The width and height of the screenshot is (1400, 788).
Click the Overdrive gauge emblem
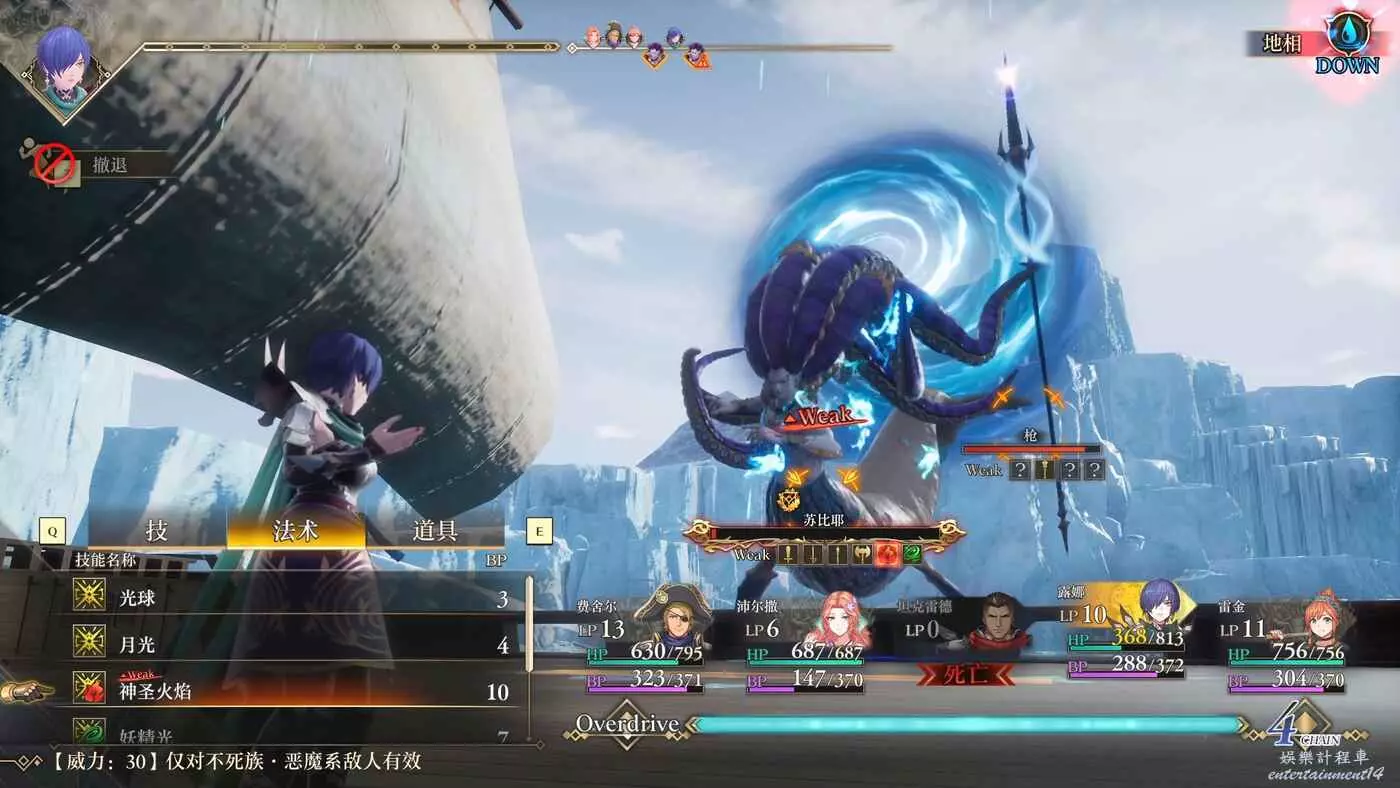click(627, 724)
